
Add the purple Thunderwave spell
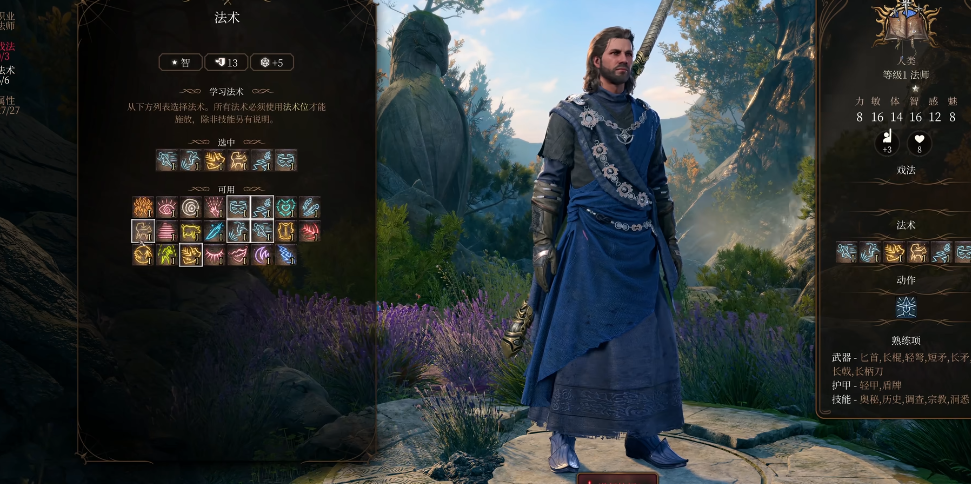(262, 255)
